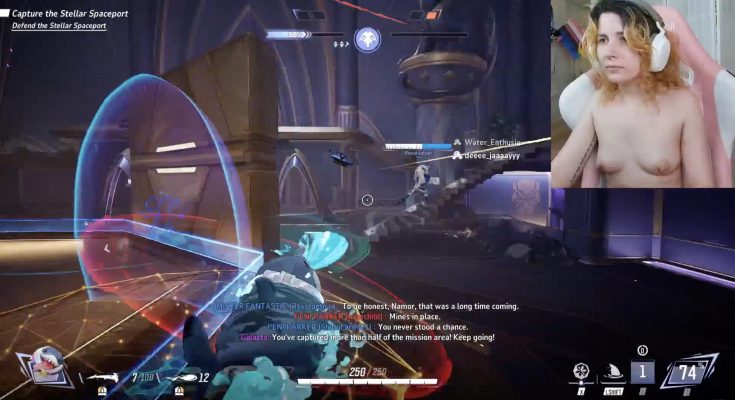Viewport: 735px width, 400px height.
Task: Select the primary weapon icon with 7/100 ammo
Action: pos(105,377)
